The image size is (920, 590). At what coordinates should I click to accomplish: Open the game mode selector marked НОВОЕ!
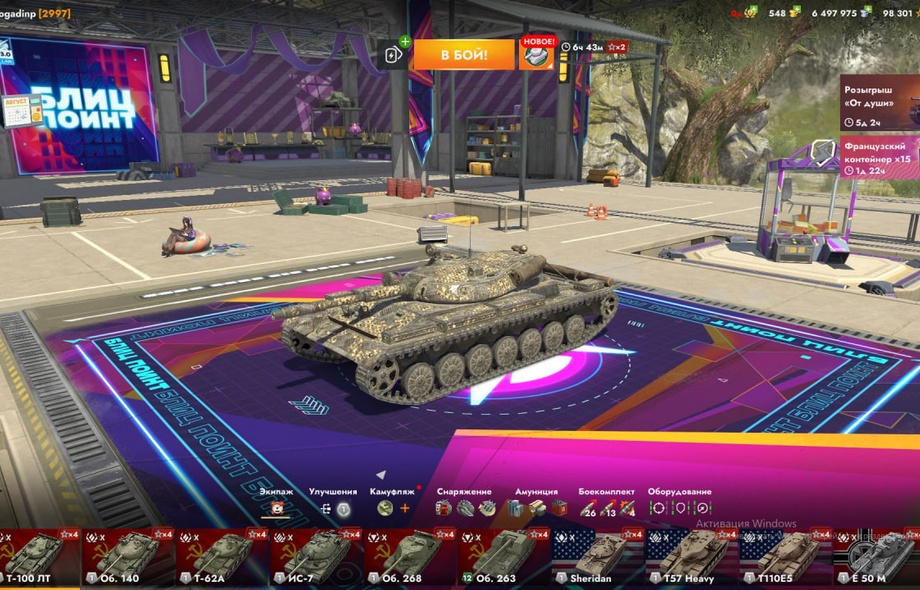tap(537, 54)
